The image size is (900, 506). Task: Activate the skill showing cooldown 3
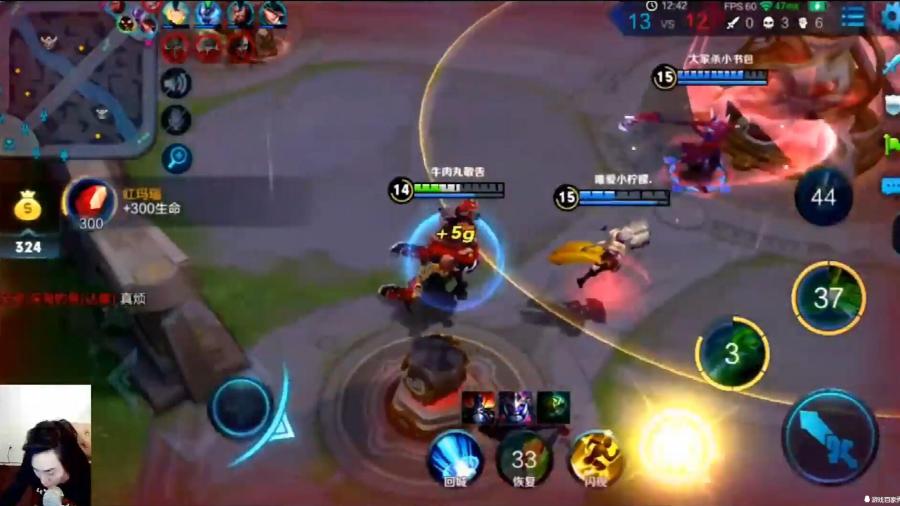(732, 353)
